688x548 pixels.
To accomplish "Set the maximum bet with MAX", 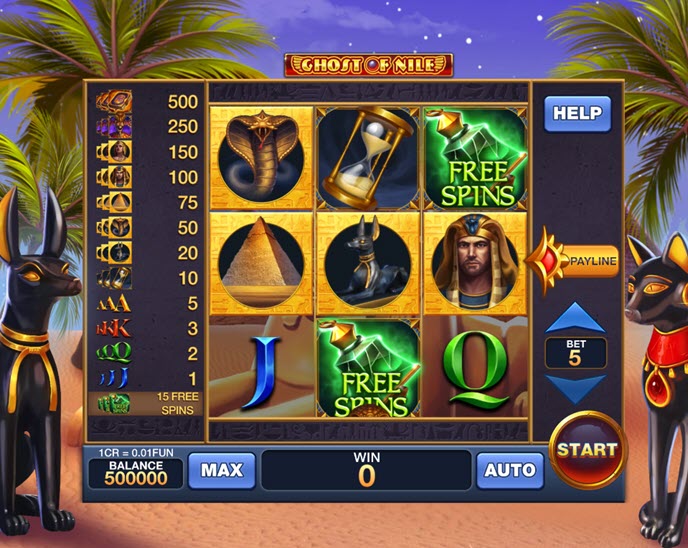I will click(x=222, y=470).
